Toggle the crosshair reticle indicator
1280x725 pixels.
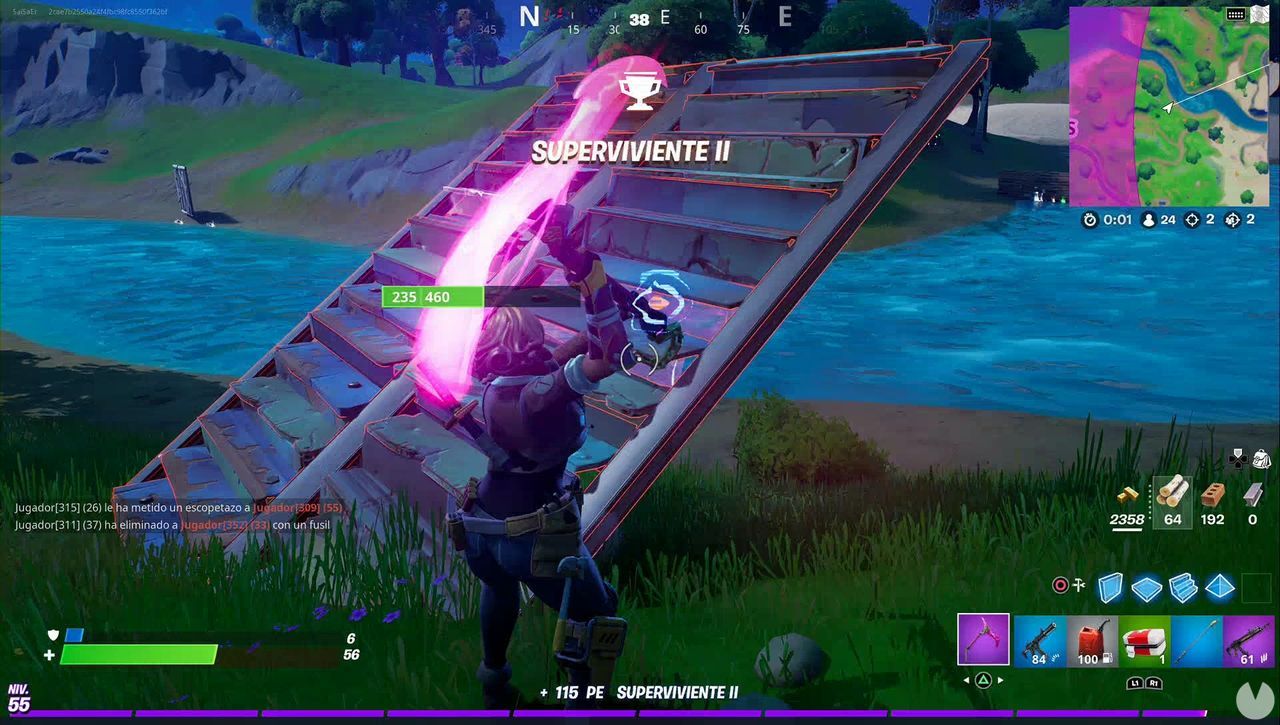point(1060,585)
